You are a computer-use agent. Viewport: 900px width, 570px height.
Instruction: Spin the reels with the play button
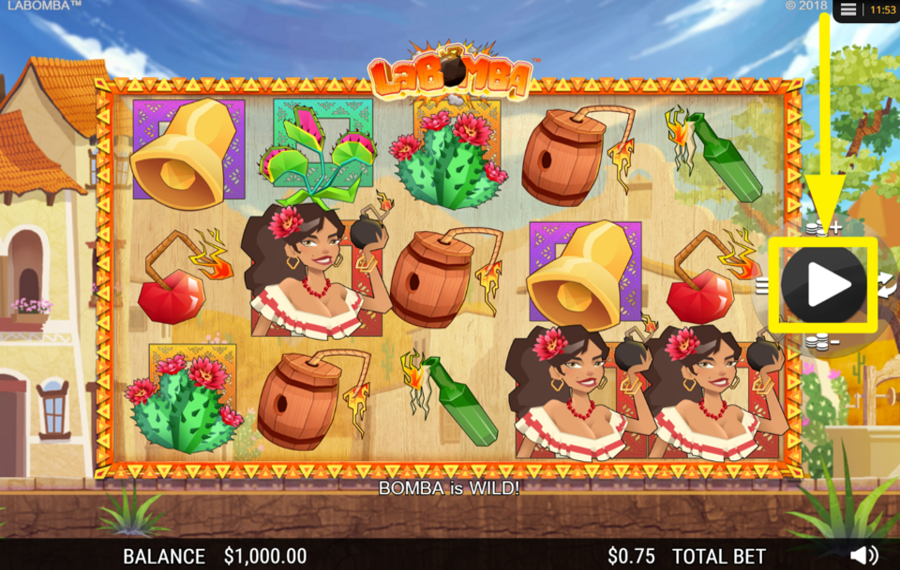(x=824, y=285)
